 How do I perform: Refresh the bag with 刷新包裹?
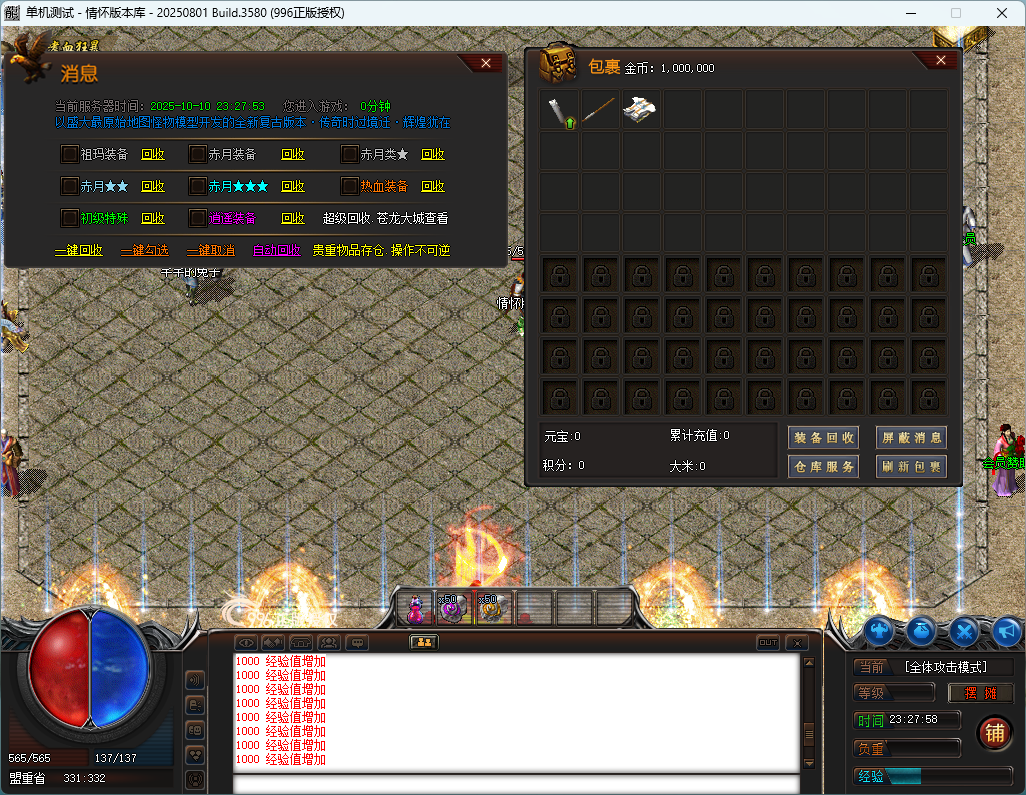(x=911, y=466)
